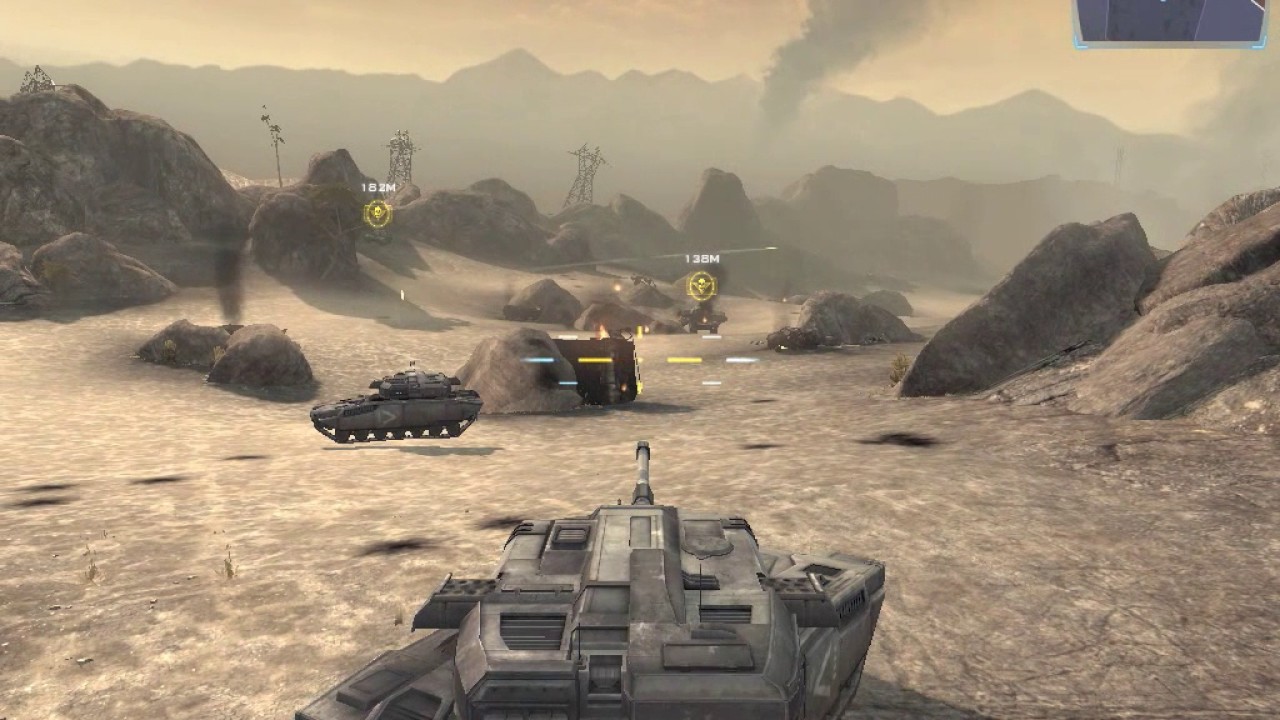Click the minimap panel
1280x720 pixels.
[1170, 21]
